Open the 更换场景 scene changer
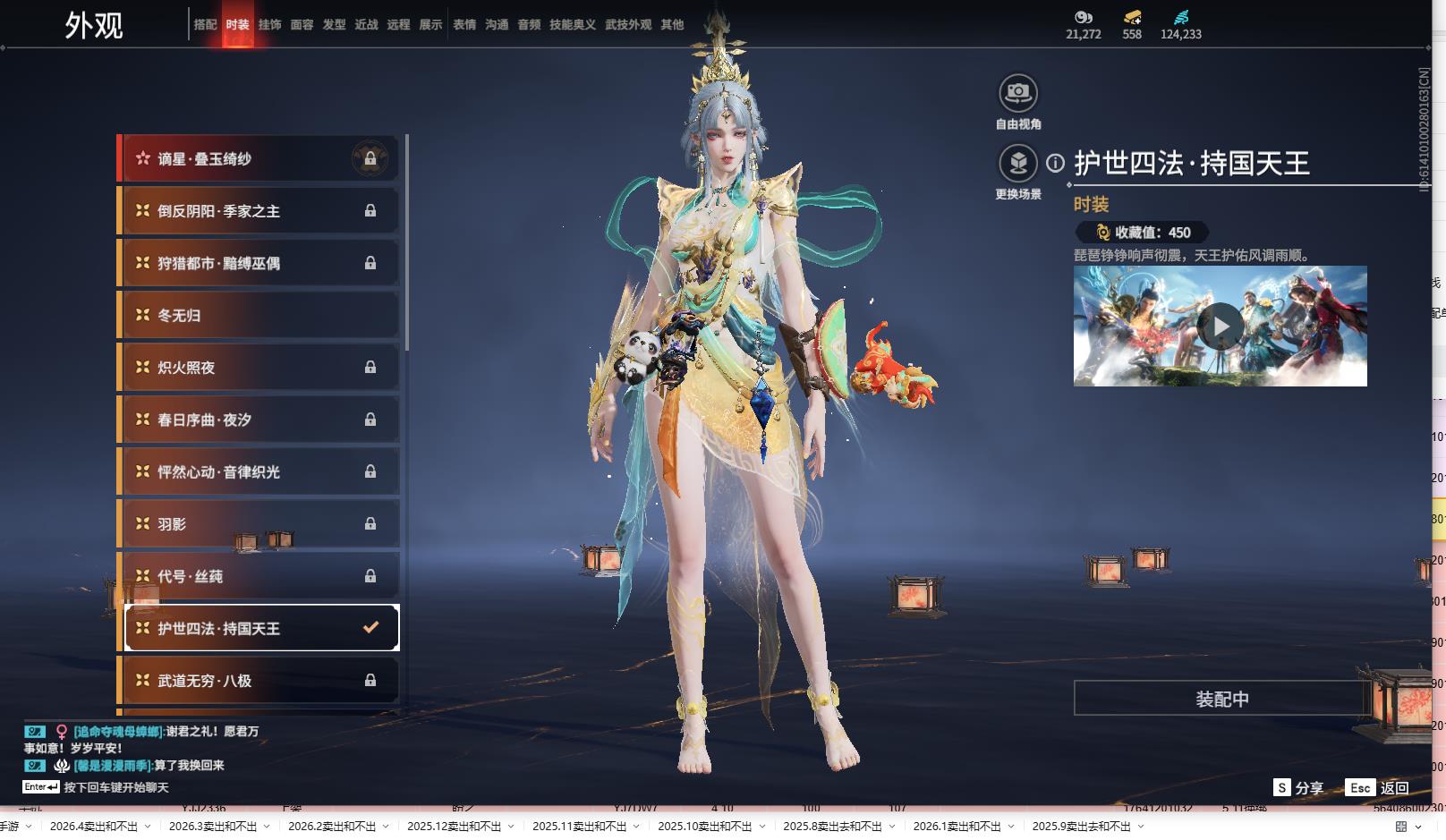This screenshot has width=1446, height=840. click(x=1018, y=164)
